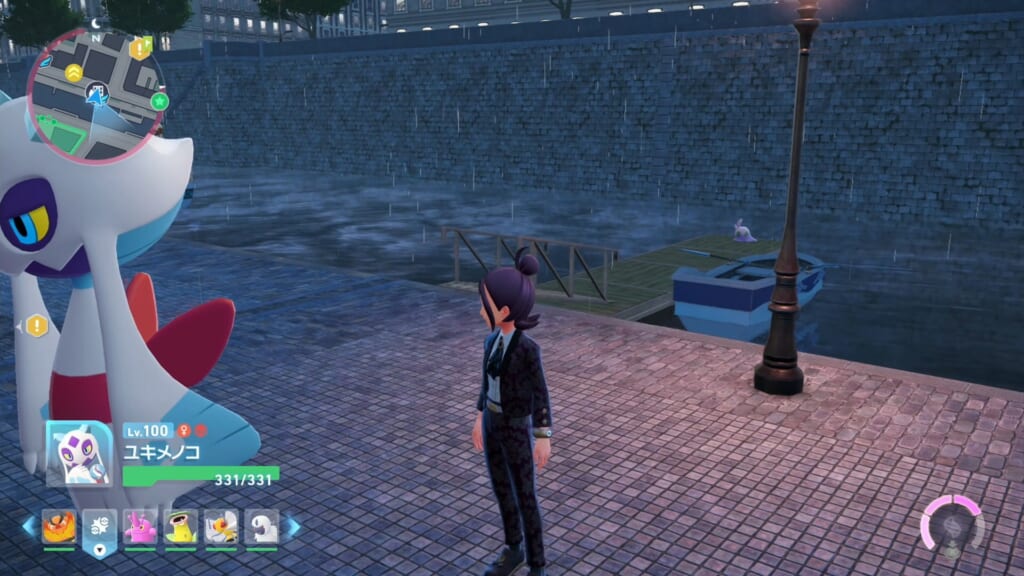Choose the Beedrill party slot
The width and height of the screenshot is (1024, 576).
click(221, 526)
